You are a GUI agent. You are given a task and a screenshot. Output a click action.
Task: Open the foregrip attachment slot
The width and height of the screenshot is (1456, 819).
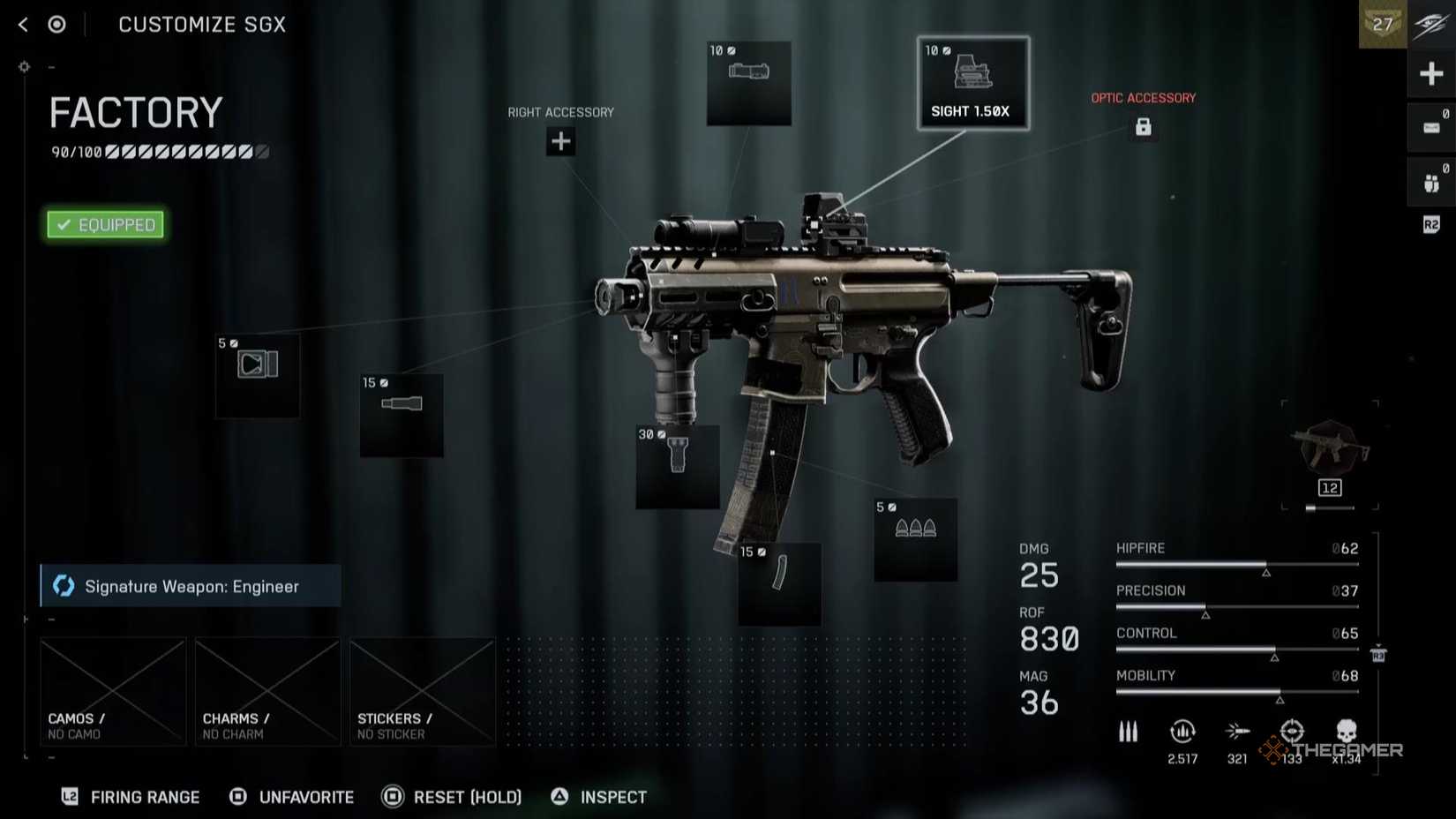click(x=677, y=466)
